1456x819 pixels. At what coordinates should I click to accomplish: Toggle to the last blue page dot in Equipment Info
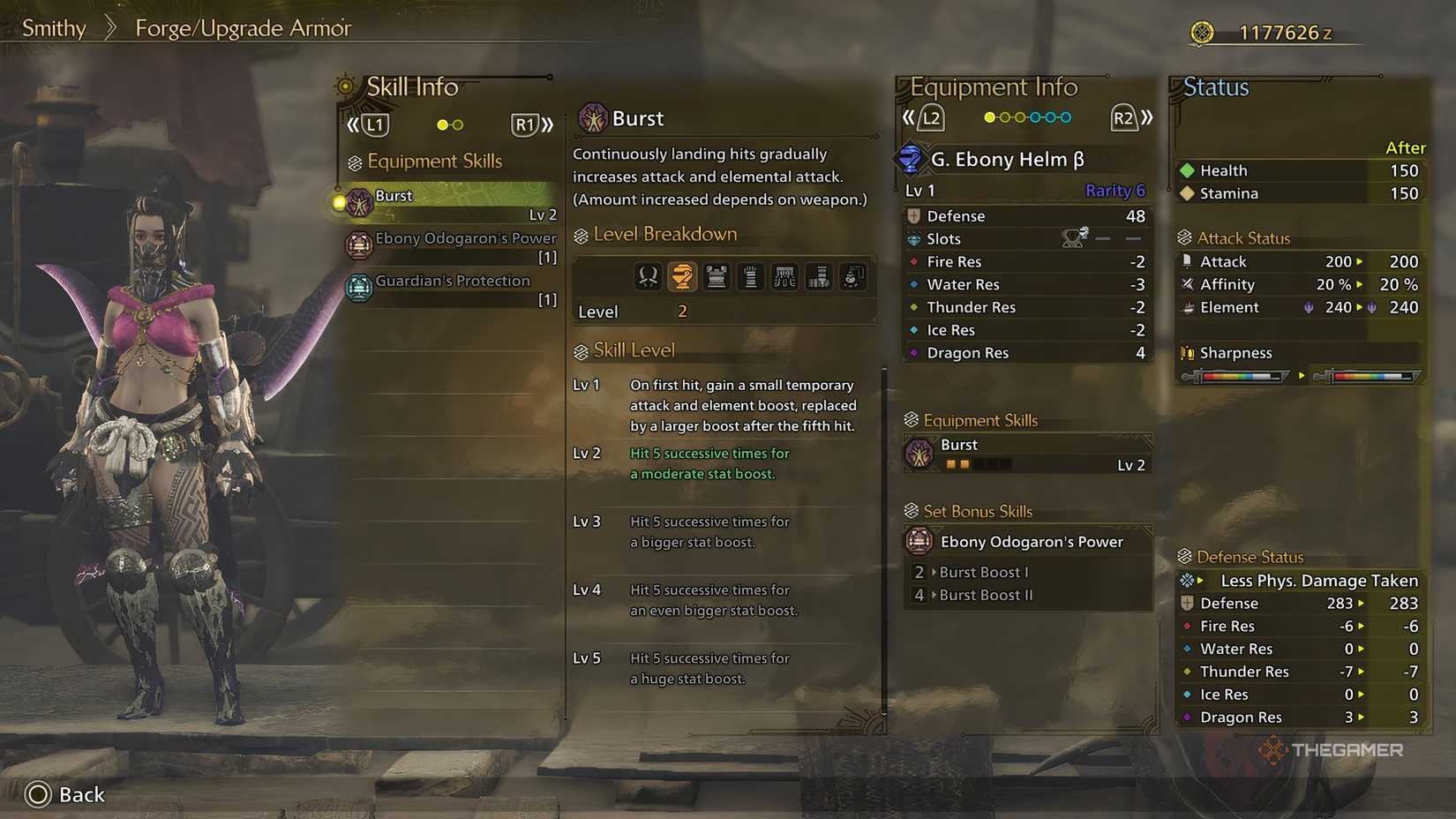(x=1064, y=116)
